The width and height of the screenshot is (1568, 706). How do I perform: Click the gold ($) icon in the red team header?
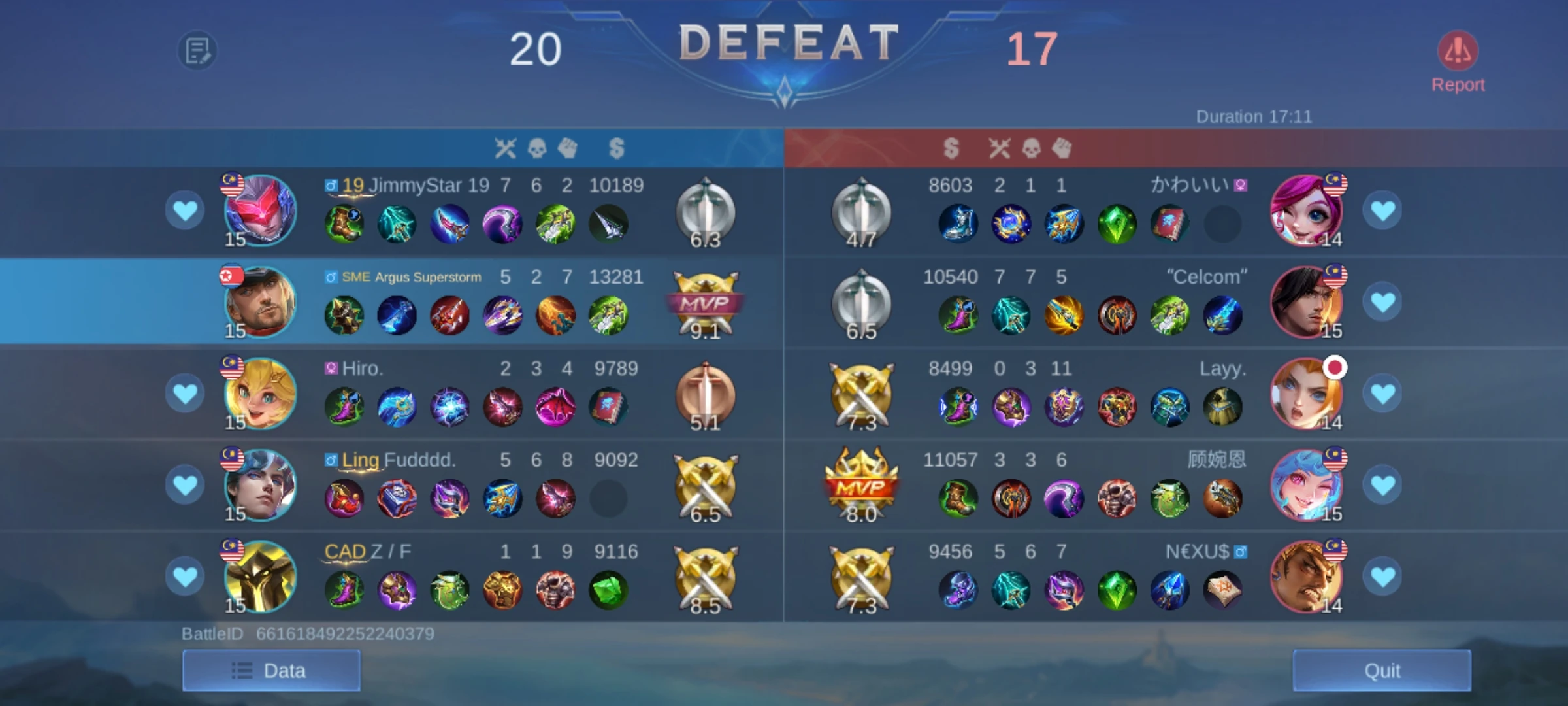tap(952, 149)
